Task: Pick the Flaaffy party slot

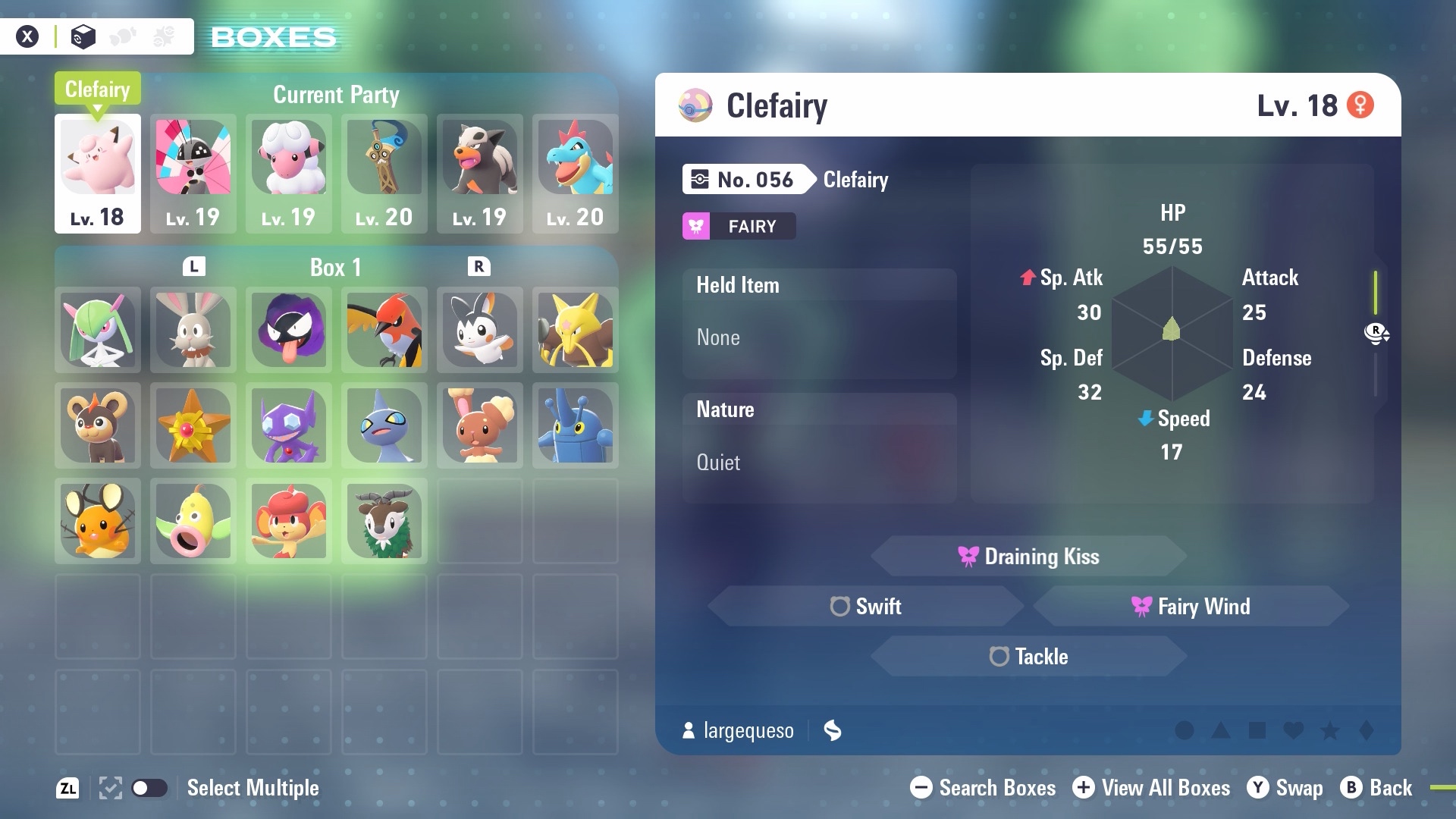Action: point(289,173)
